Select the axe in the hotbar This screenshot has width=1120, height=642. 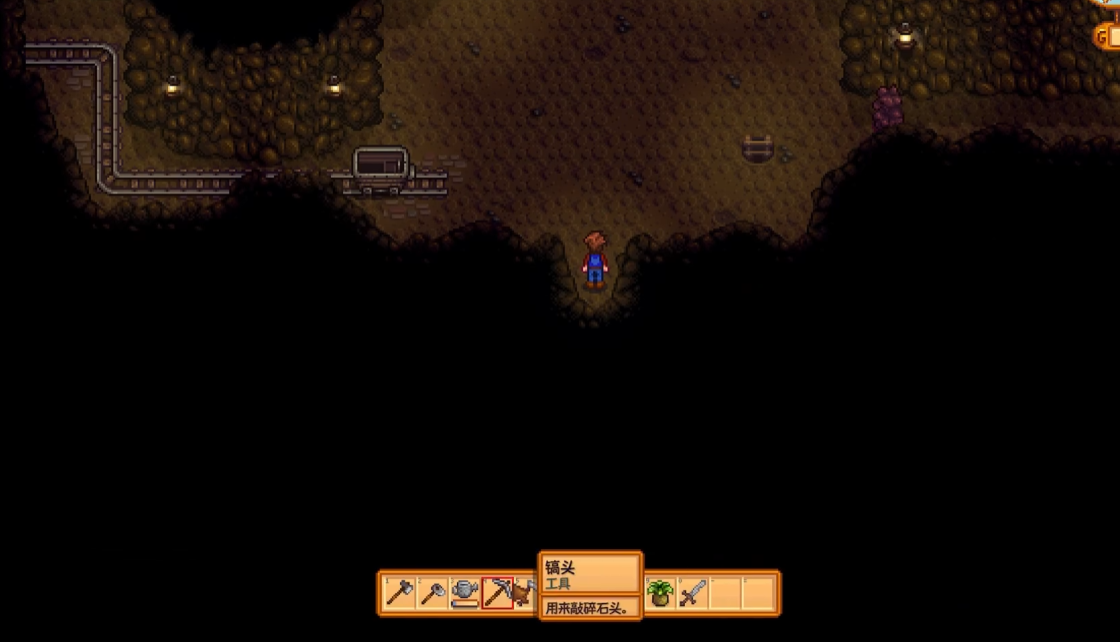point(399,593)
